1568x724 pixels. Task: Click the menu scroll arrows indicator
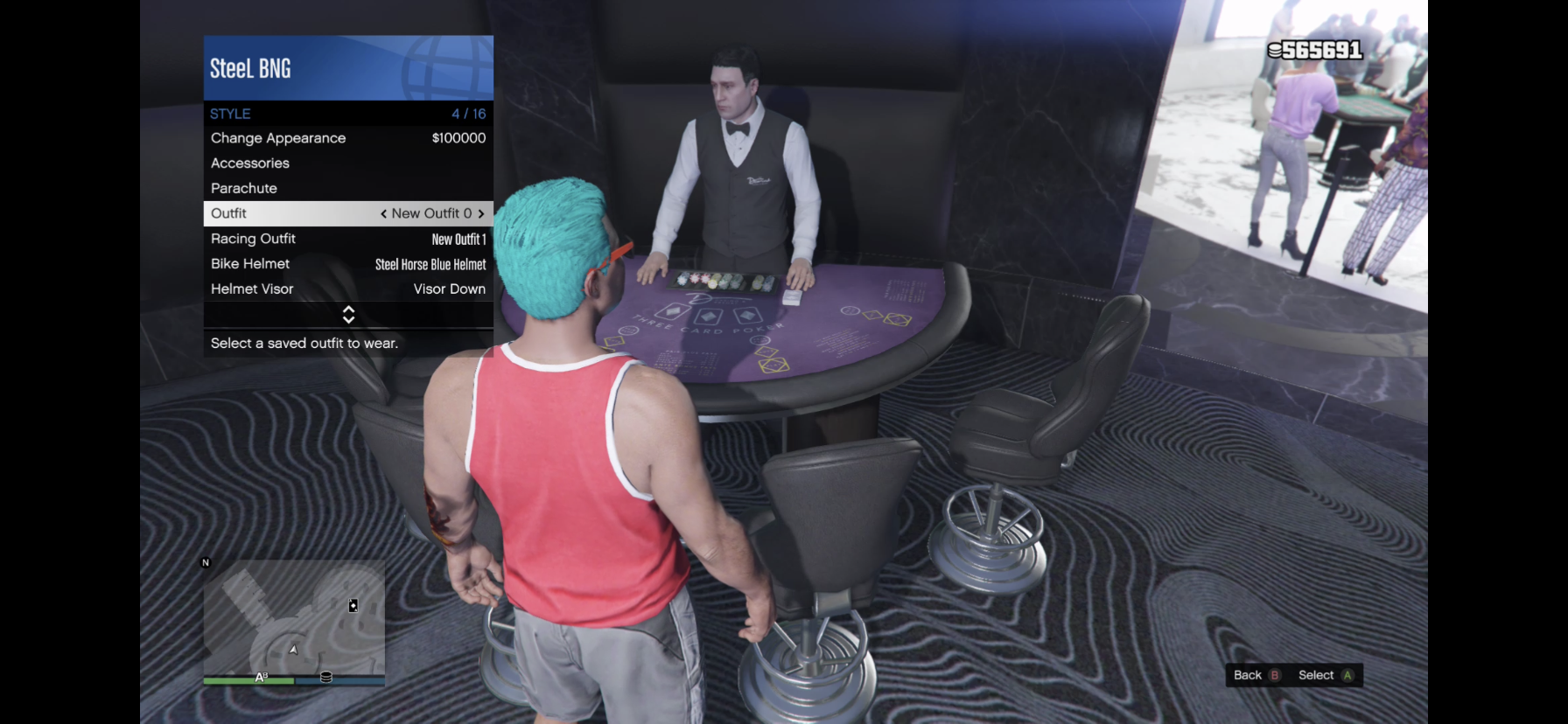pyautogui.click(x=348, y=315)
